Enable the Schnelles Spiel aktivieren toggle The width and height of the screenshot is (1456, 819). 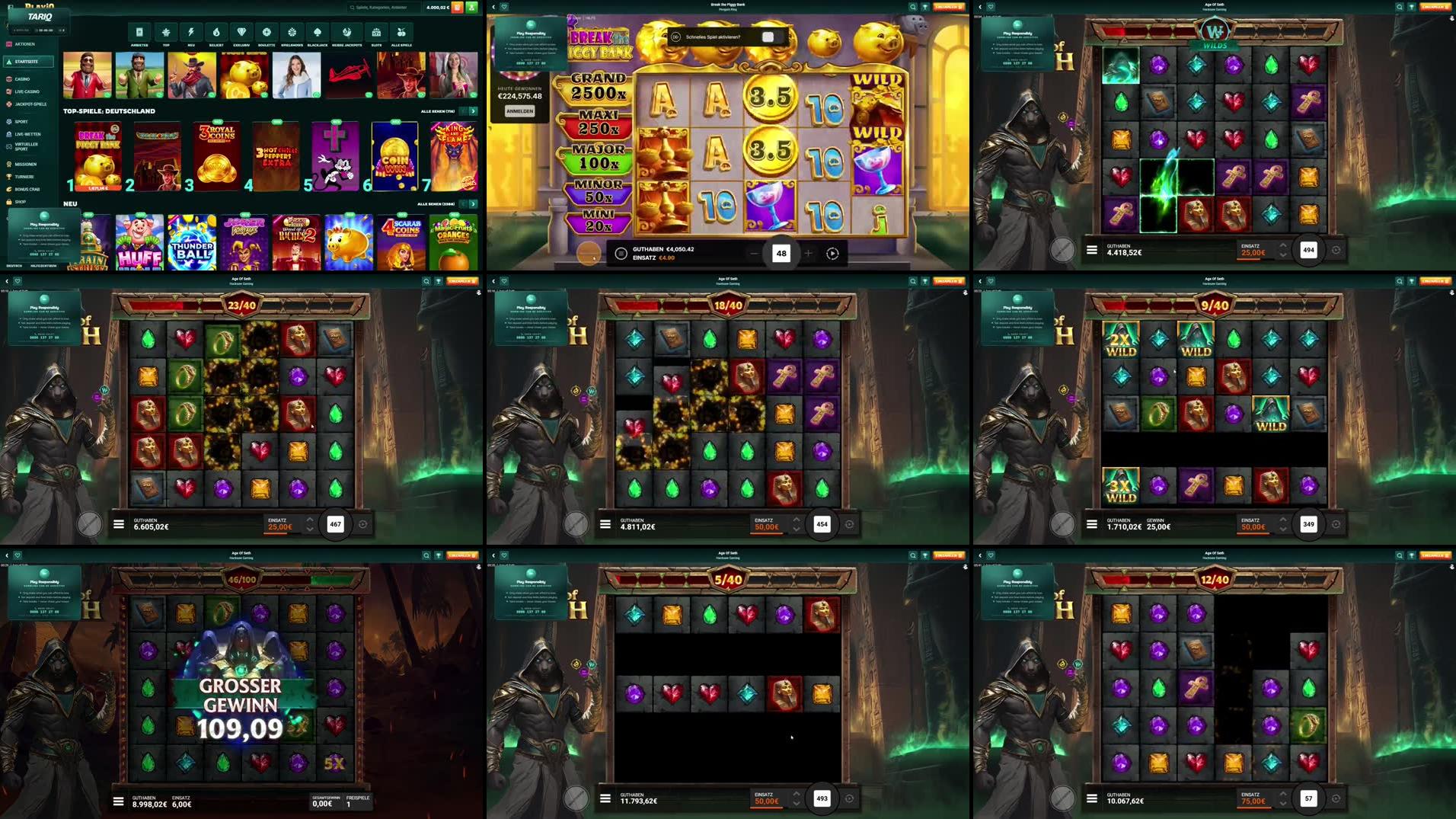pyautogui.click(x=767, y=35)
